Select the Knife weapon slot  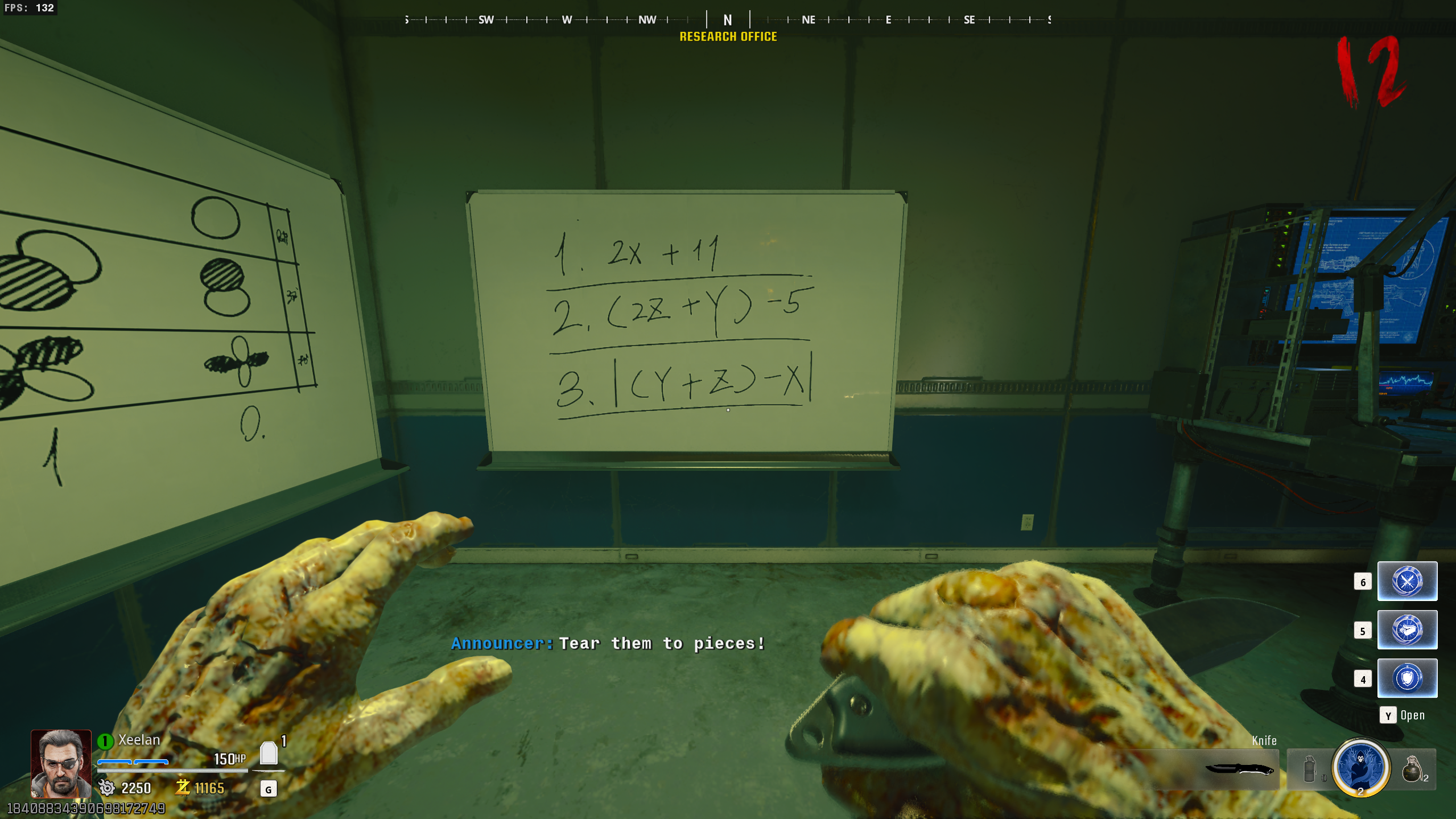[1238, 769]
